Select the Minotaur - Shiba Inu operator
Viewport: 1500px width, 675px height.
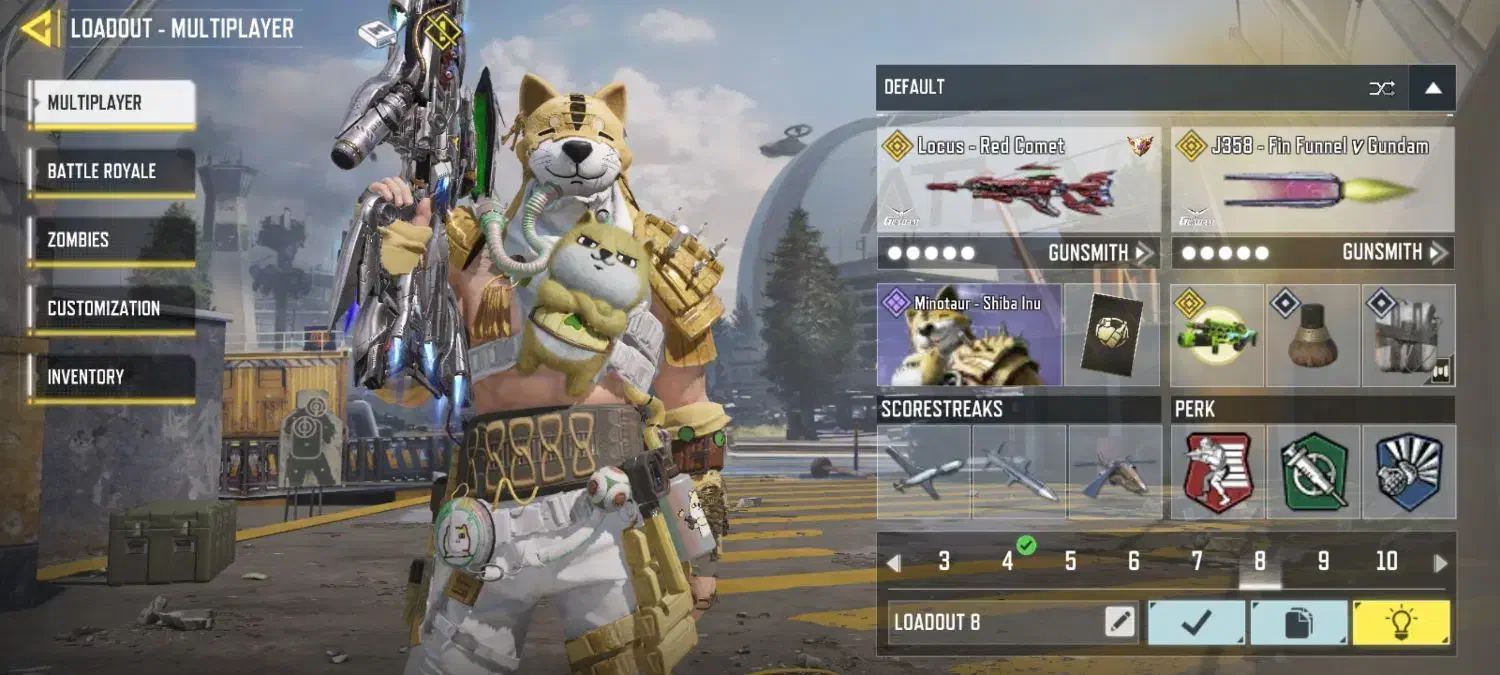coord(969,335)
